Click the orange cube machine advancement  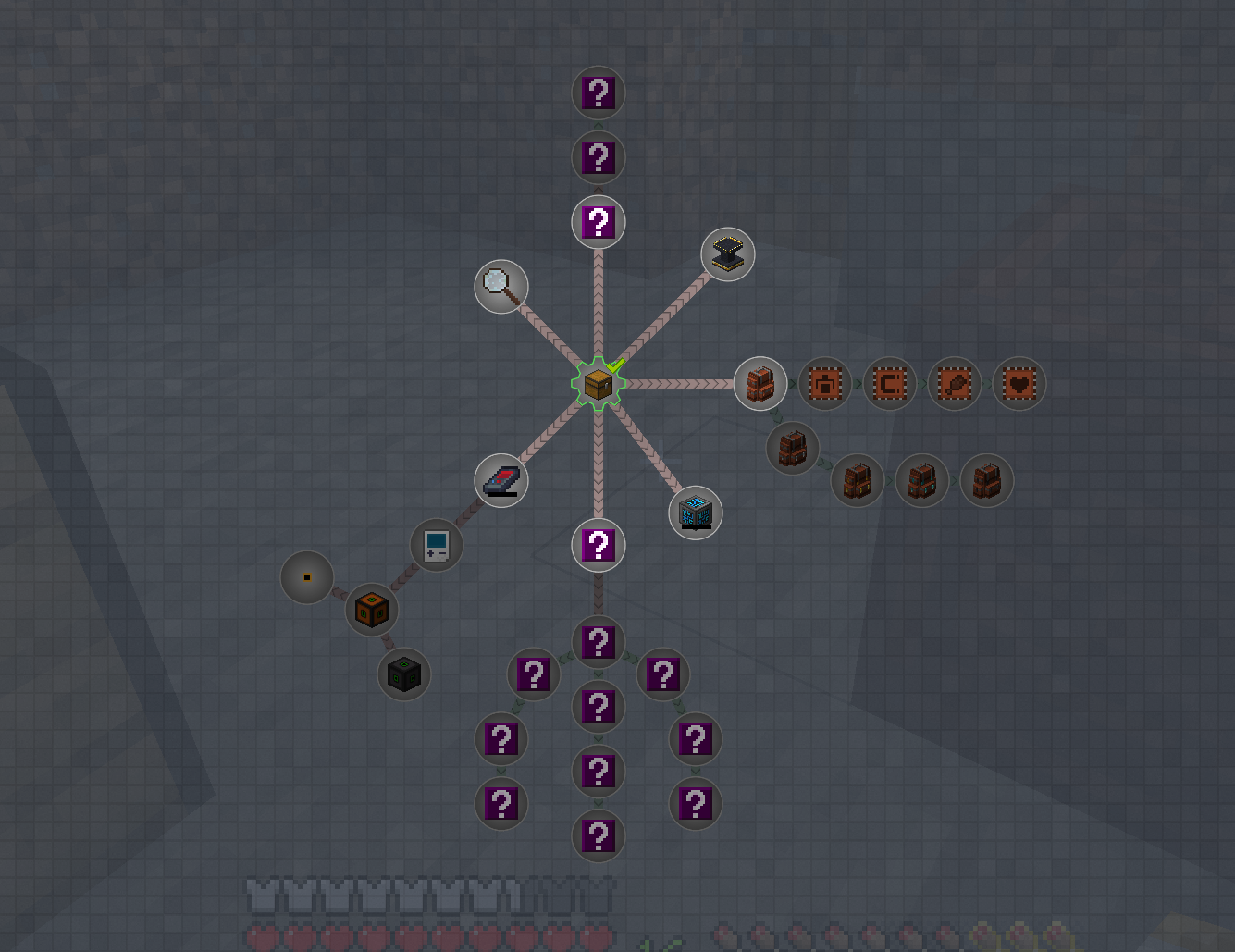(x=371, y=609)
